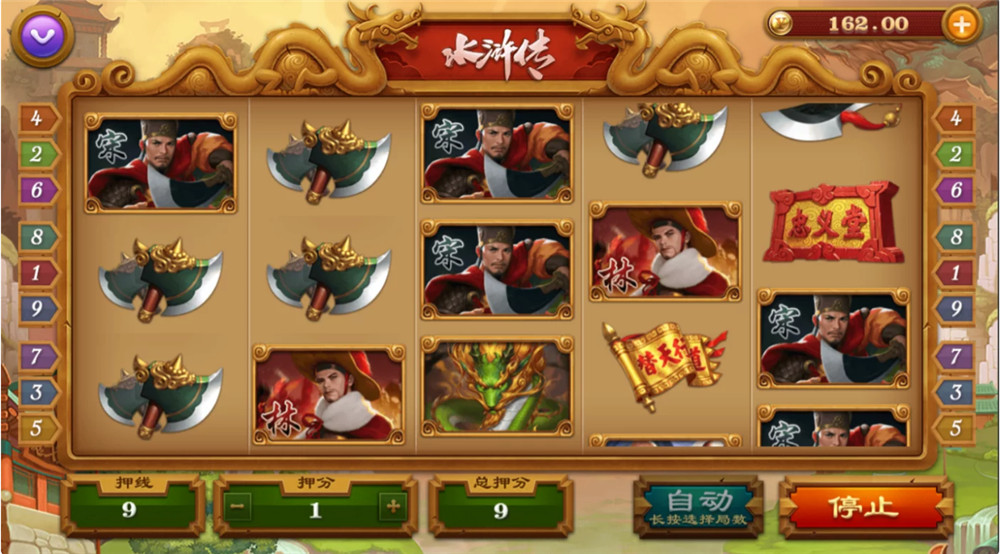Stop the spin with the 停止 button
This screenshot has height=554, width=1000.
pos(865,507)
